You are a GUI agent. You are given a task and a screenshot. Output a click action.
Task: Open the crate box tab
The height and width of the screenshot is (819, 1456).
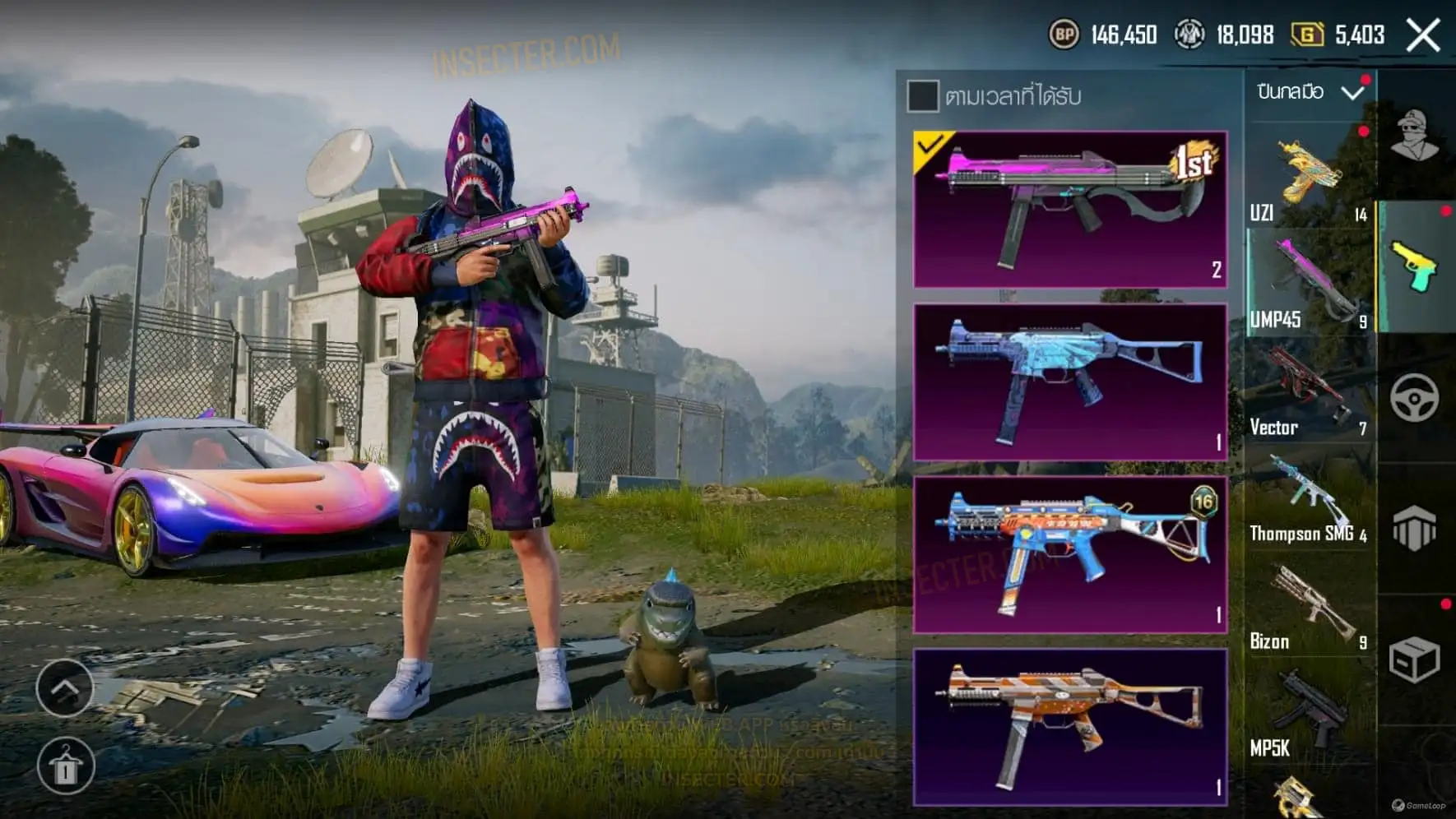[x=1415, y=659]
